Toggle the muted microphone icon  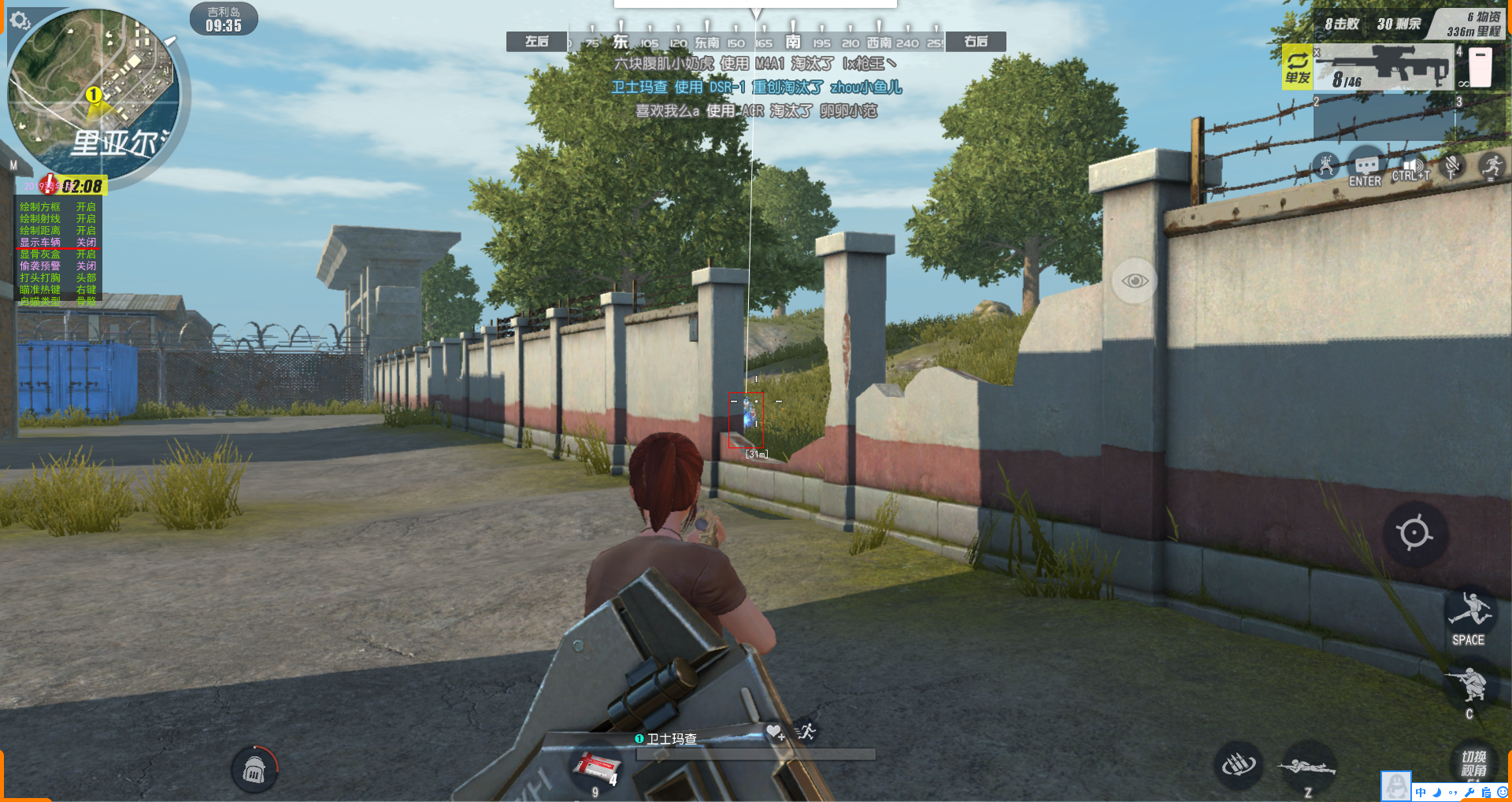(x=1451, y=166)
